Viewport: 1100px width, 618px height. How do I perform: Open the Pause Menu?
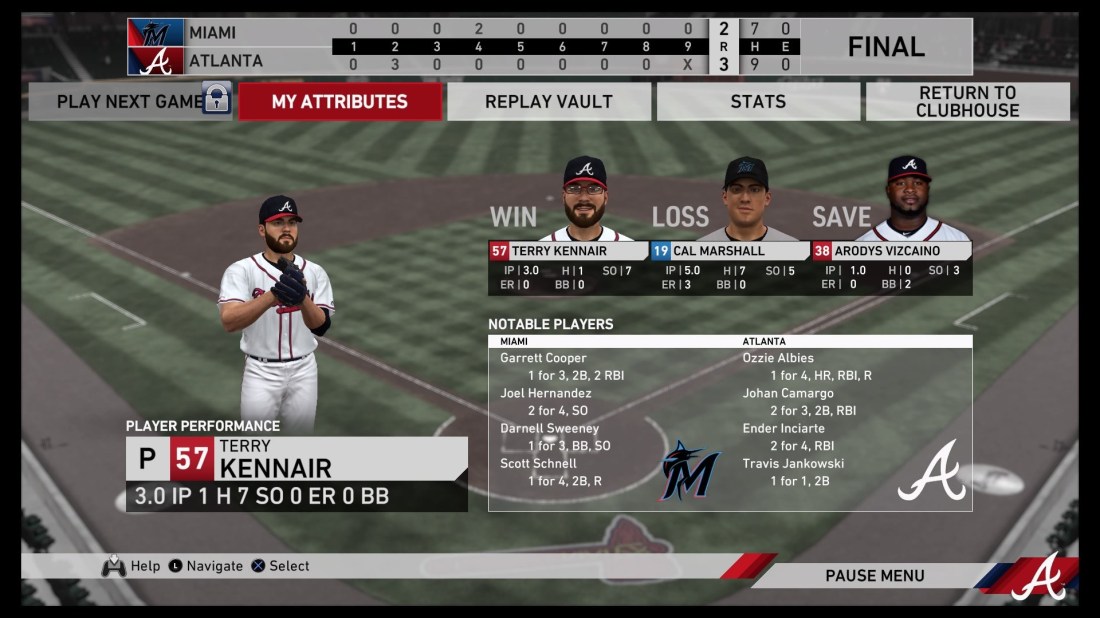point(874,575)
